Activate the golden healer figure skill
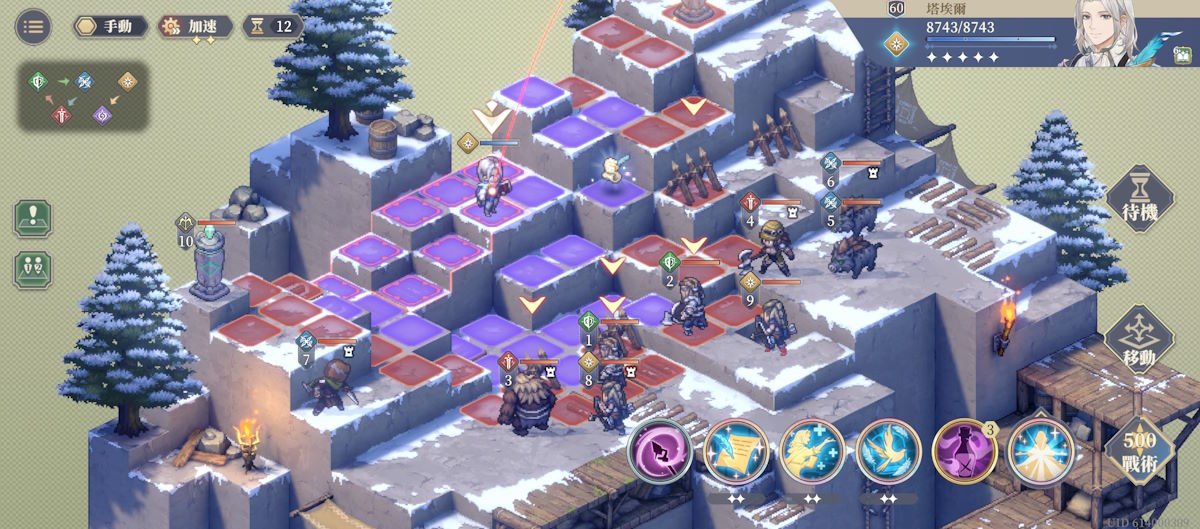1200x529 pixels. 812,451
